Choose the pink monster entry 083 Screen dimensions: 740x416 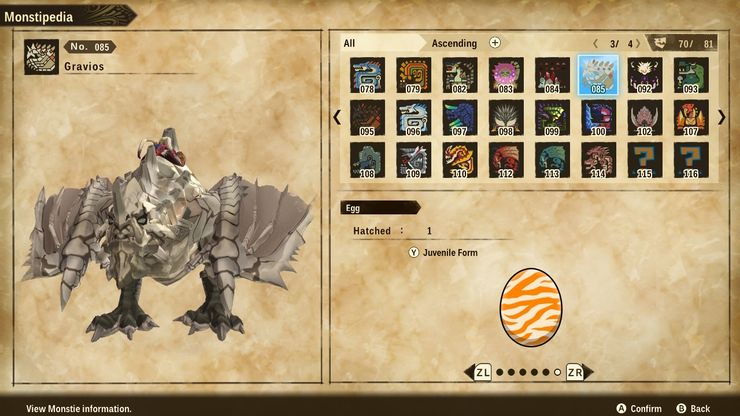[x=506, y=75]
